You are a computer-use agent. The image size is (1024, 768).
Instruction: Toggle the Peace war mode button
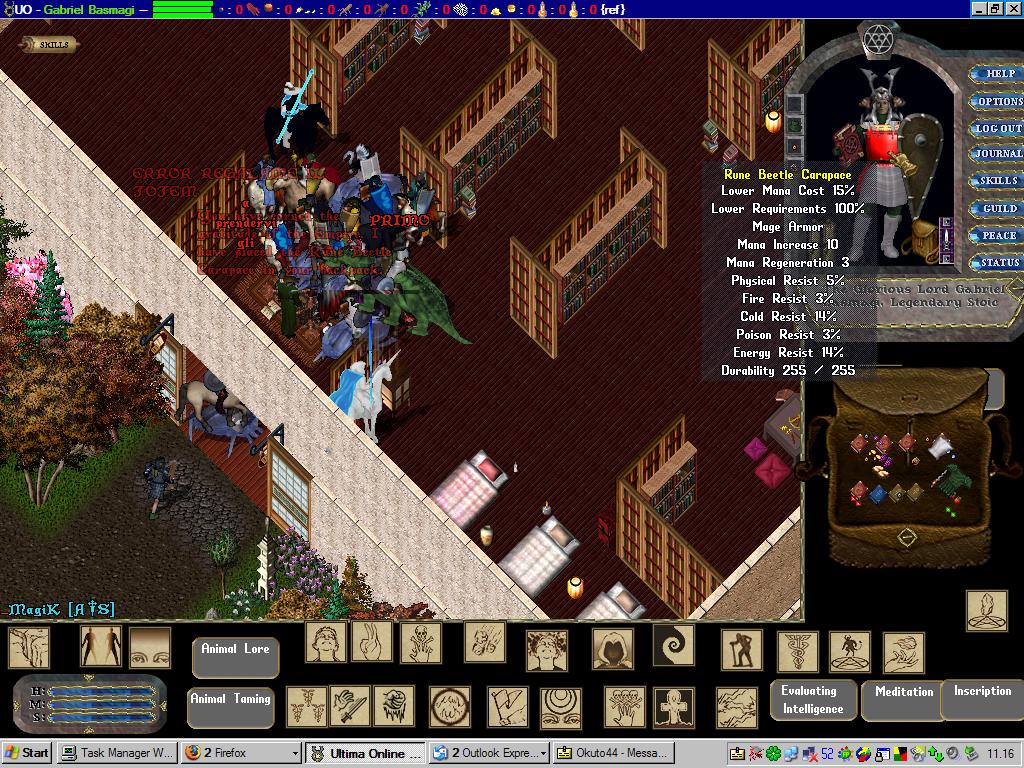[997, 236]
